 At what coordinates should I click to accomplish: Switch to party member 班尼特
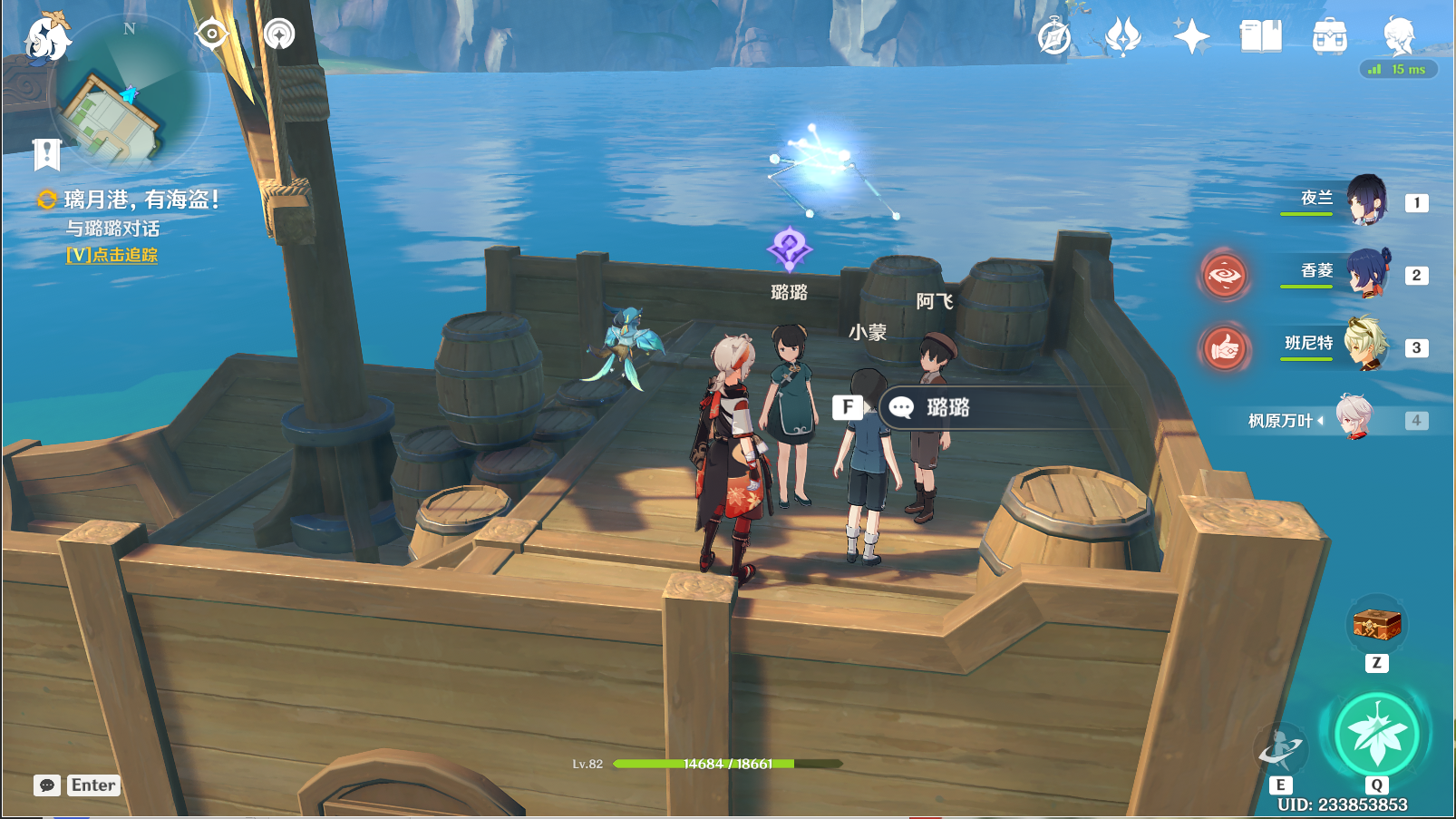(x=1366, y=345)
